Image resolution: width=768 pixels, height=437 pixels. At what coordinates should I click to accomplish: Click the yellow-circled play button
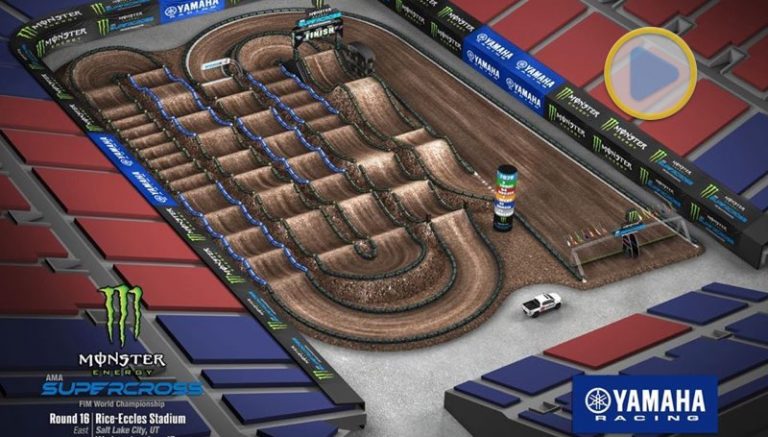[x=650, y=73]
